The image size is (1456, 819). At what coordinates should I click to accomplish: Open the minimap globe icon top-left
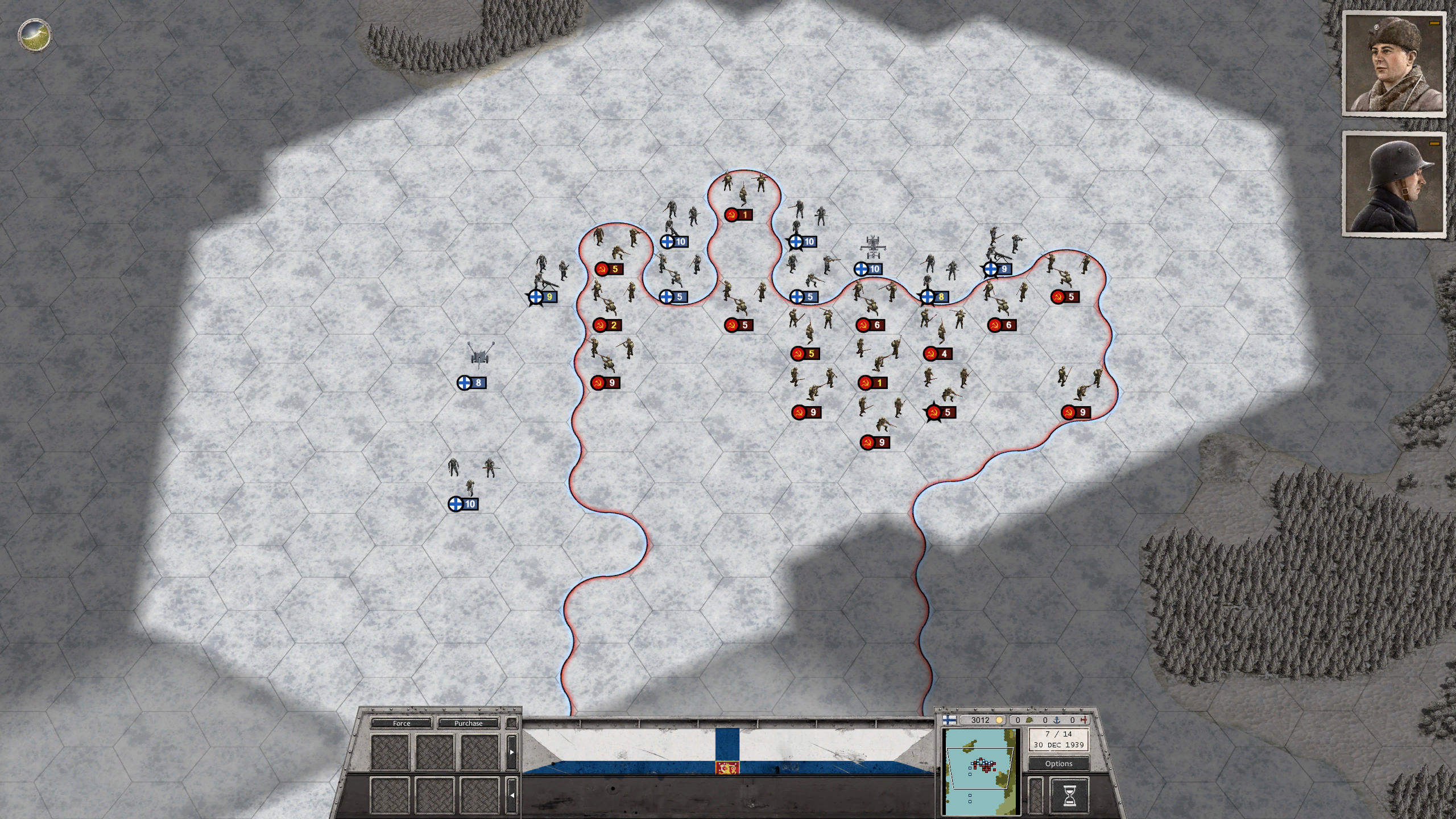pyautogui.click(x=34, y=36)
